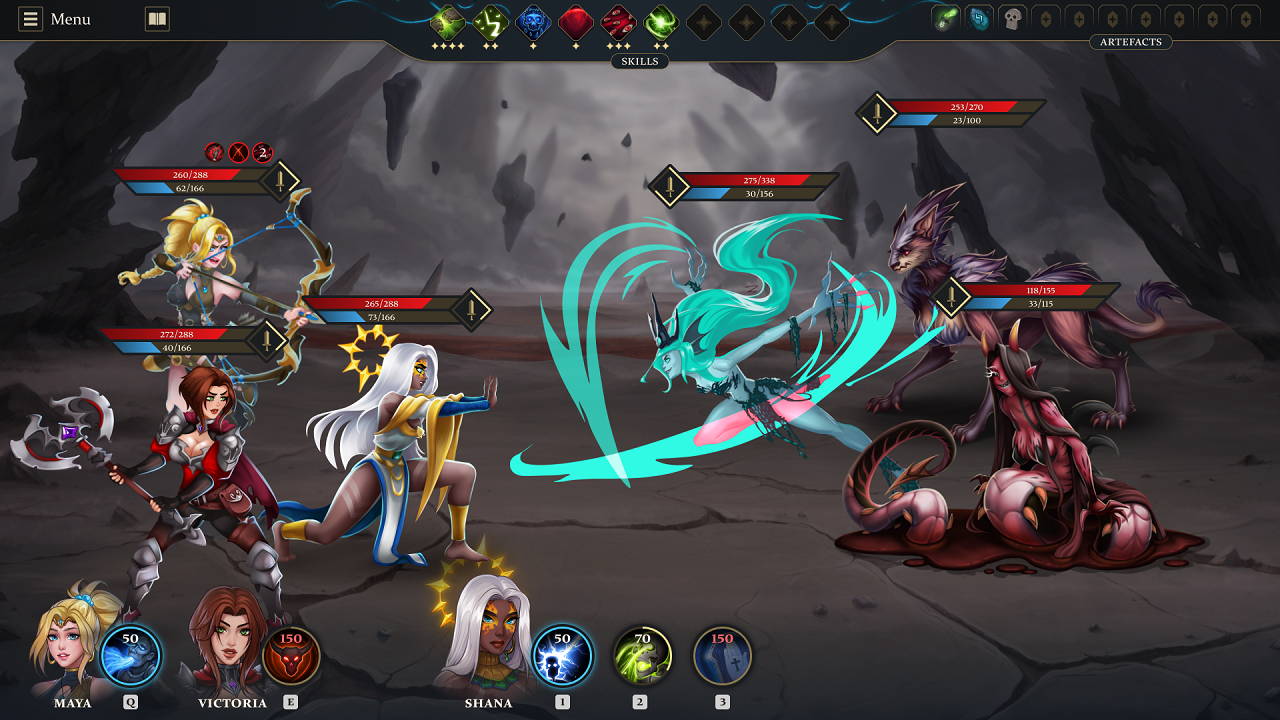Select the blue skull skill icon
Image resolution: width=1280 pixels, height=720 pixels.
coord(533,22)
